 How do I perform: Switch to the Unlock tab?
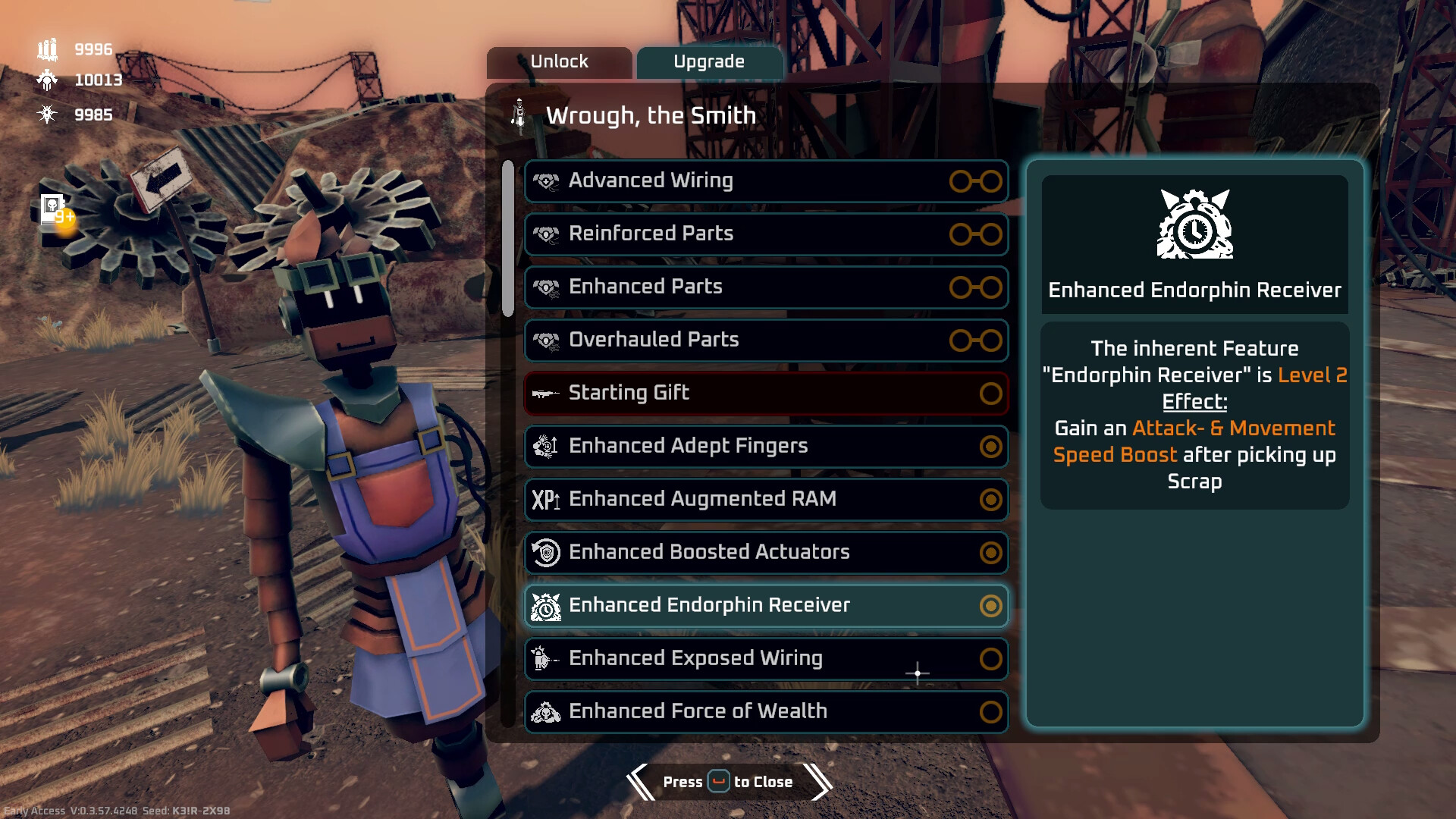click(560, 61)
